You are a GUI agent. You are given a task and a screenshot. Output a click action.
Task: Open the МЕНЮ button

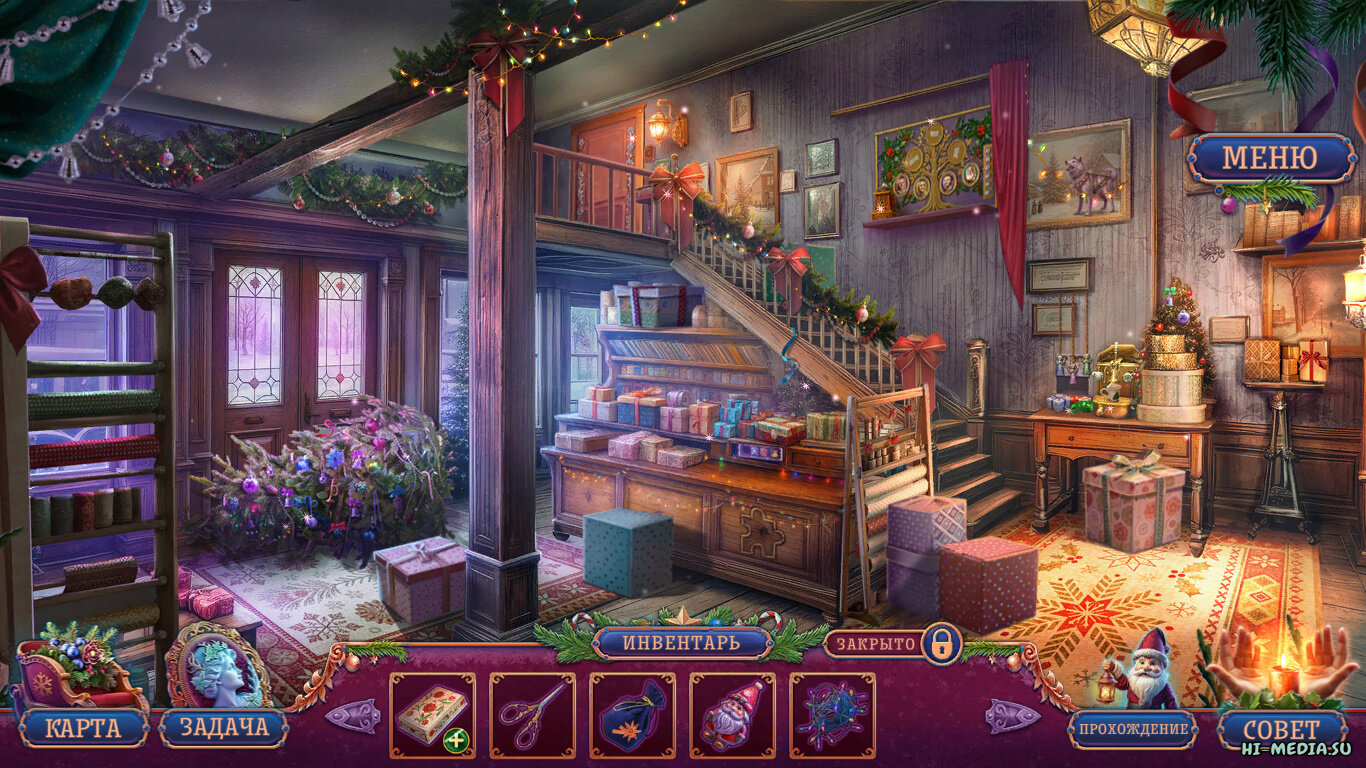pos(1270,158)
